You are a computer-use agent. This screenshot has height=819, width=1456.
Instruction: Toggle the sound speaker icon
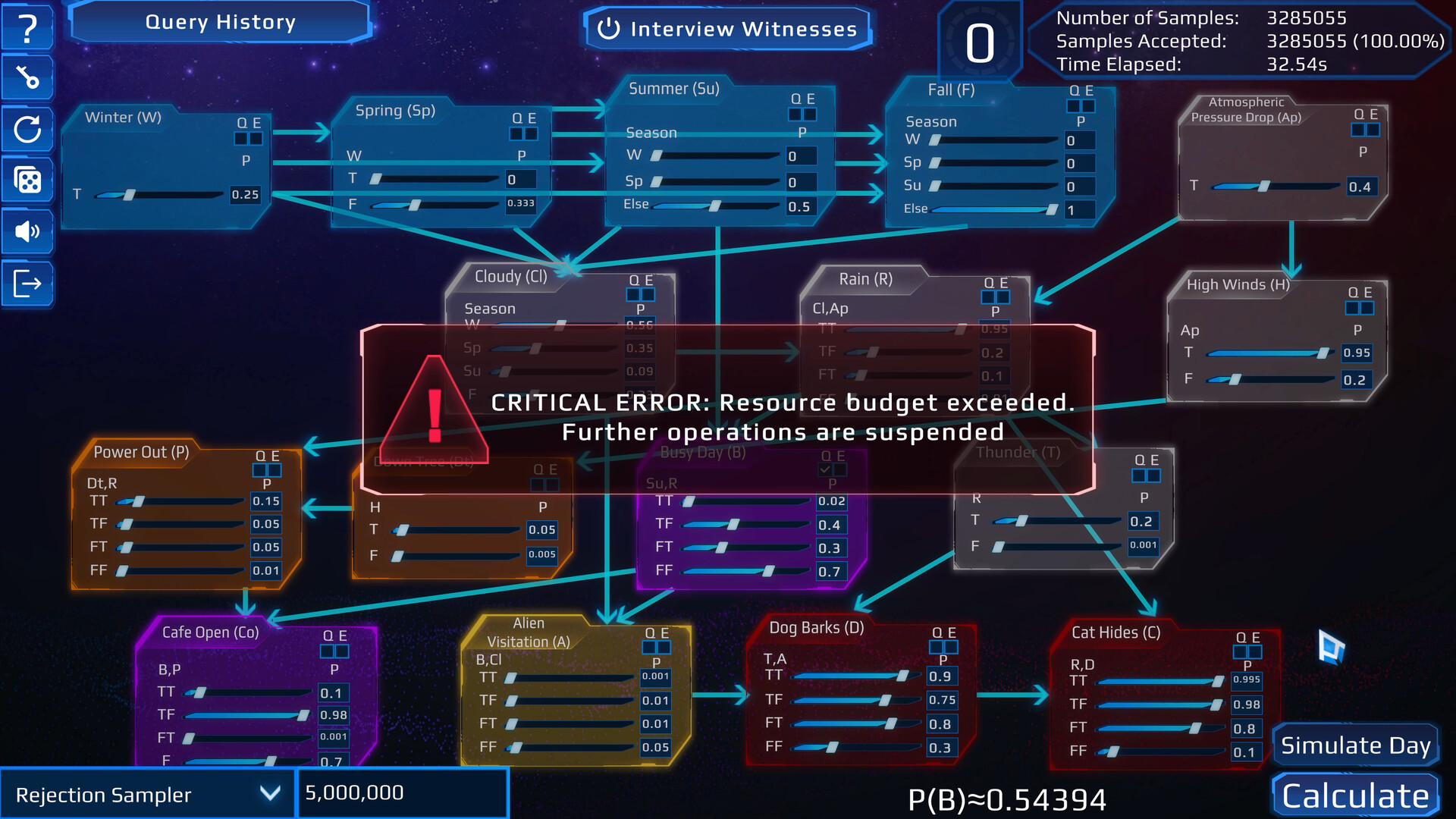coord(27,231)
